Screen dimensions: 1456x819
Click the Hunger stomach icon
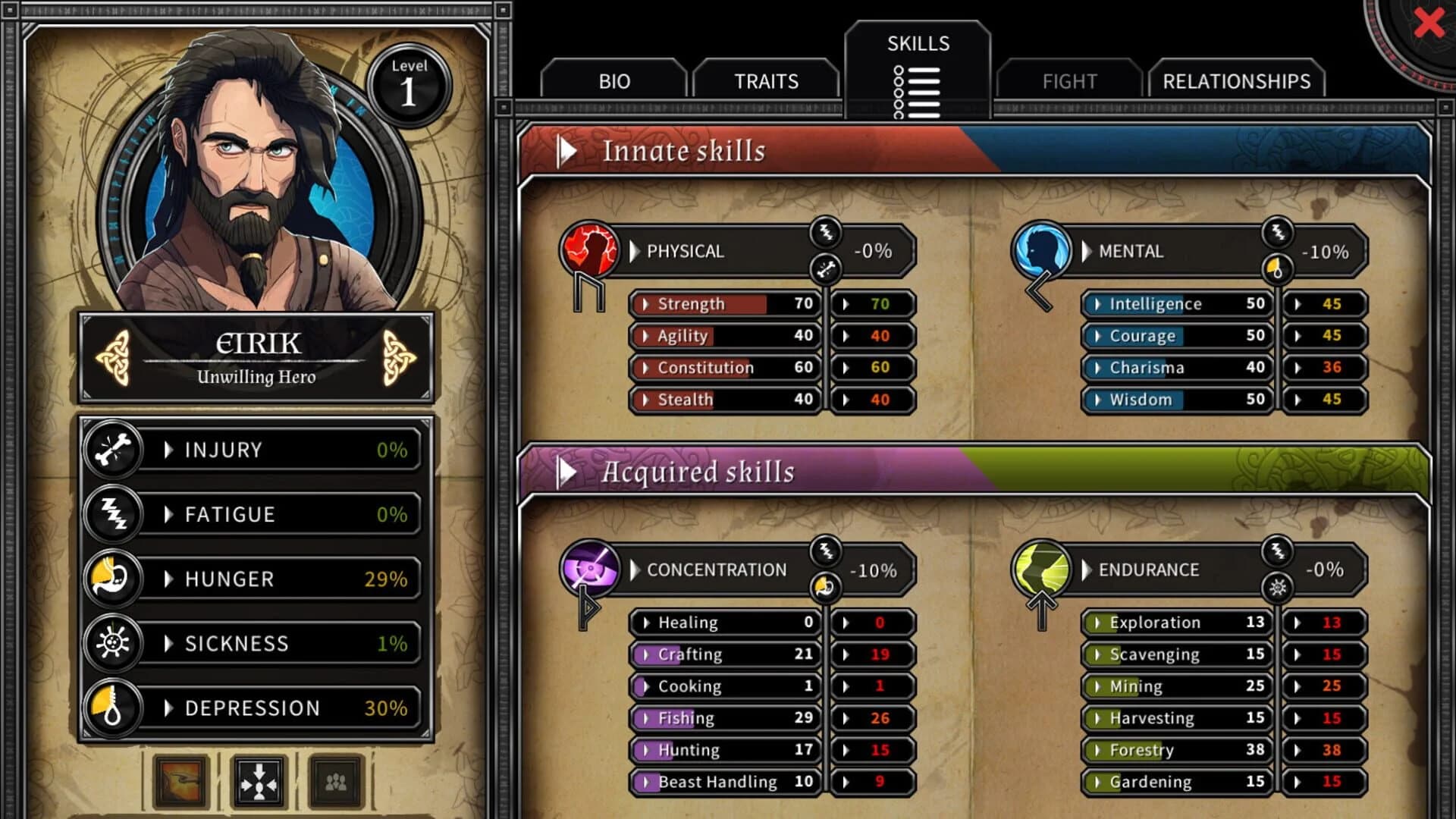pyautogui.click(x=114, y=579)
